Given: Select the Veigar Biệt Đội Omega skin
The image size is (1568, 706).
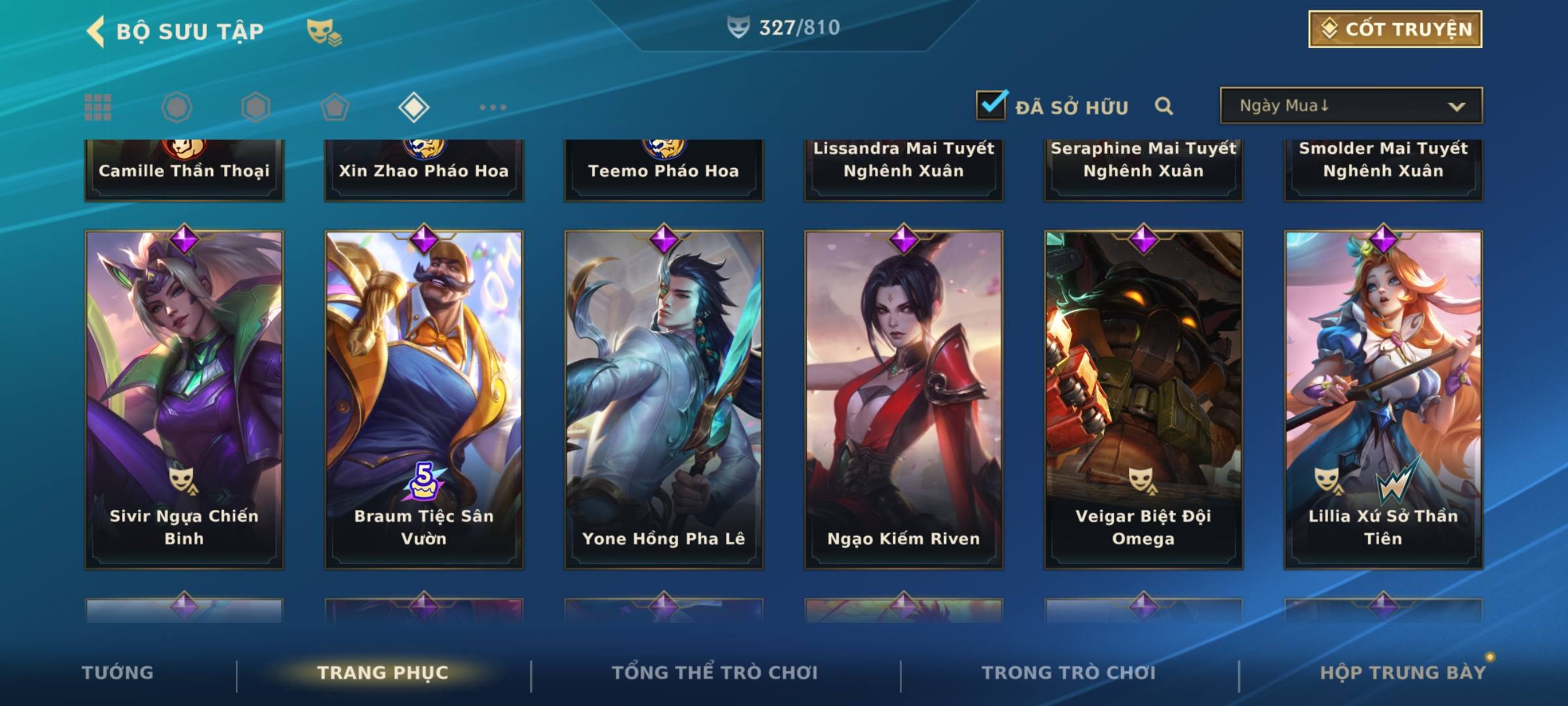Looking at the screenshot, I should (1143, 399).
